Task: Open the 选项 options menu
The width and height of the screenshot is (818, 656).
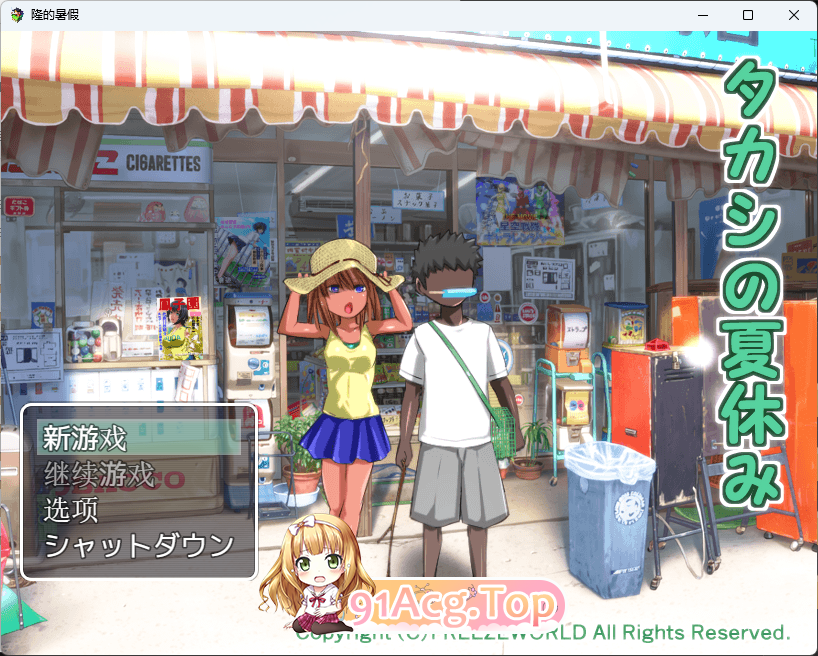Action: (71, 510)
